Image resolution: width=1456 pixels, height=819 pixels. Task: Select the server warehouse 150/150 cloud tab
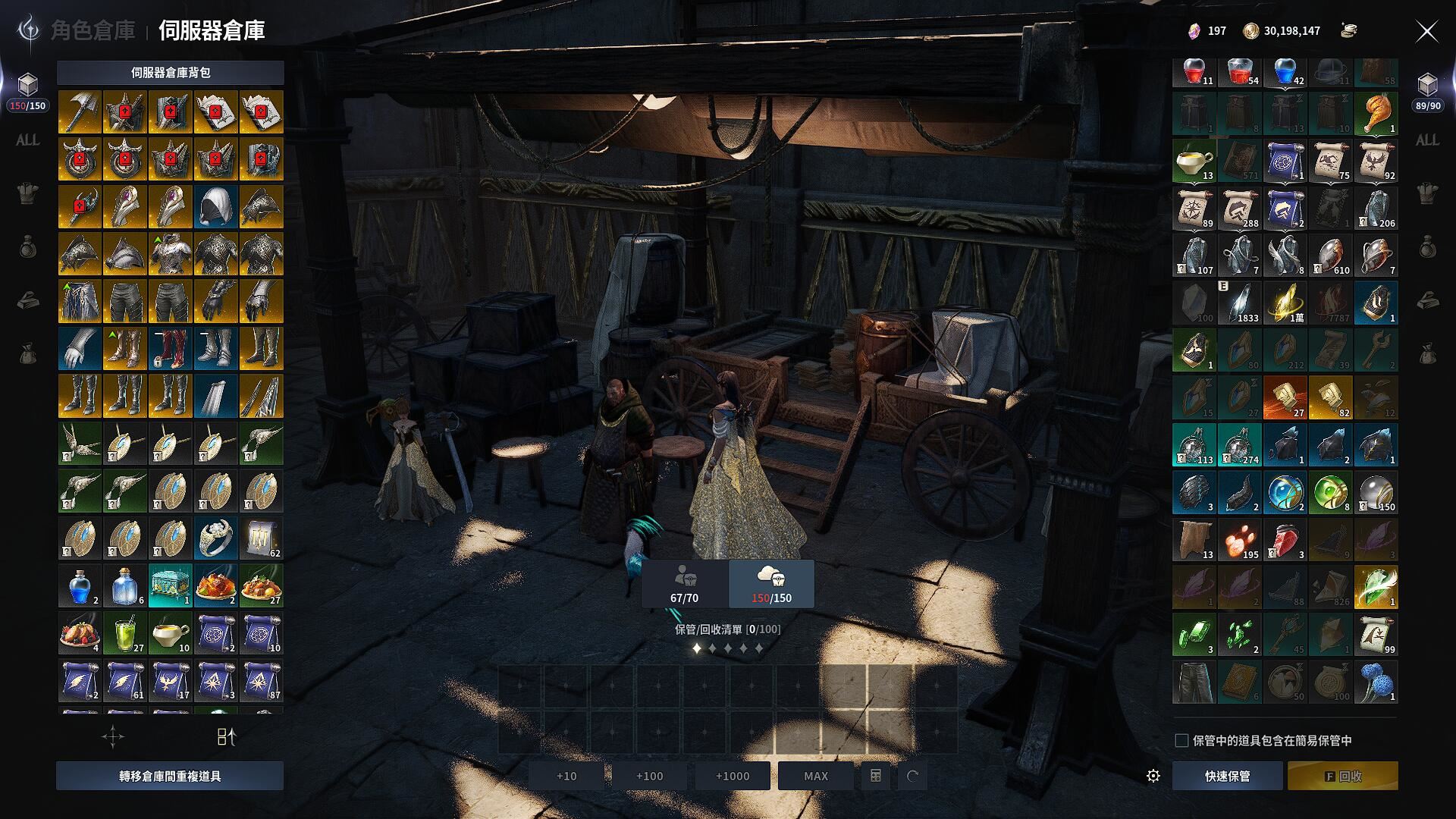[x=771, y=584]
